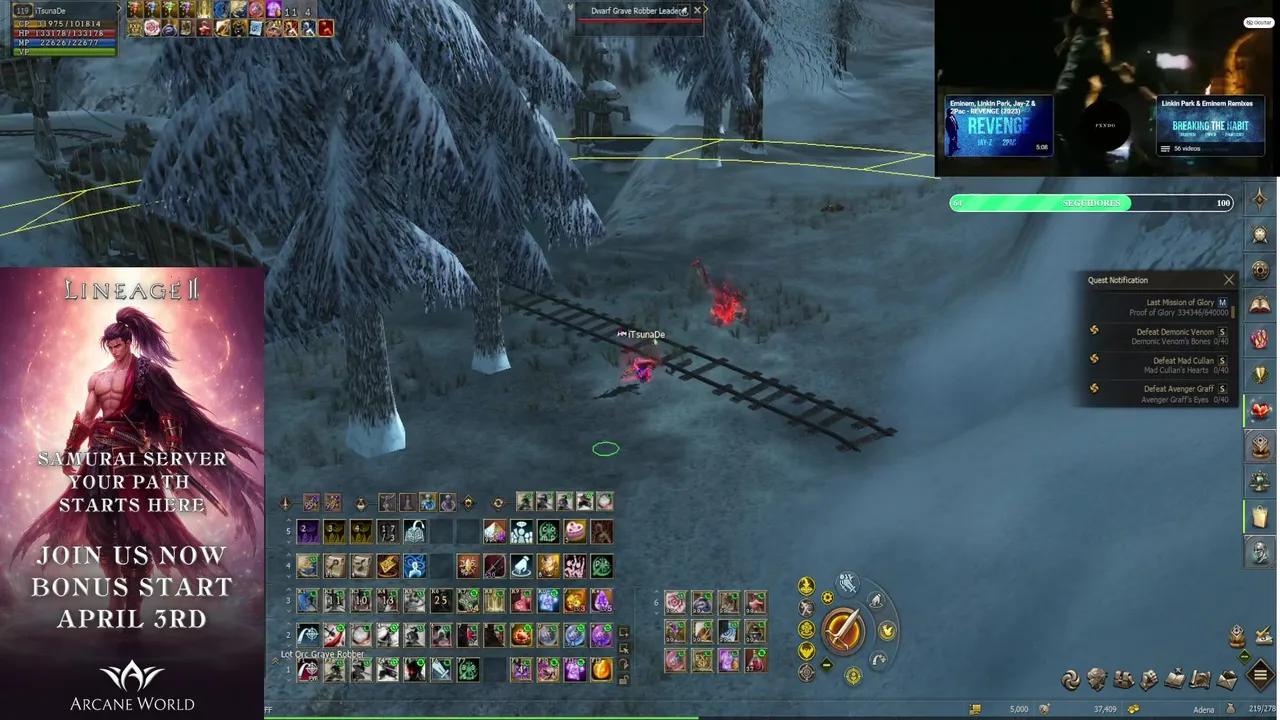Open the quest journal book icon on the right sidebar
This screenshot has height=720, width=1280.
point(1259,303)
